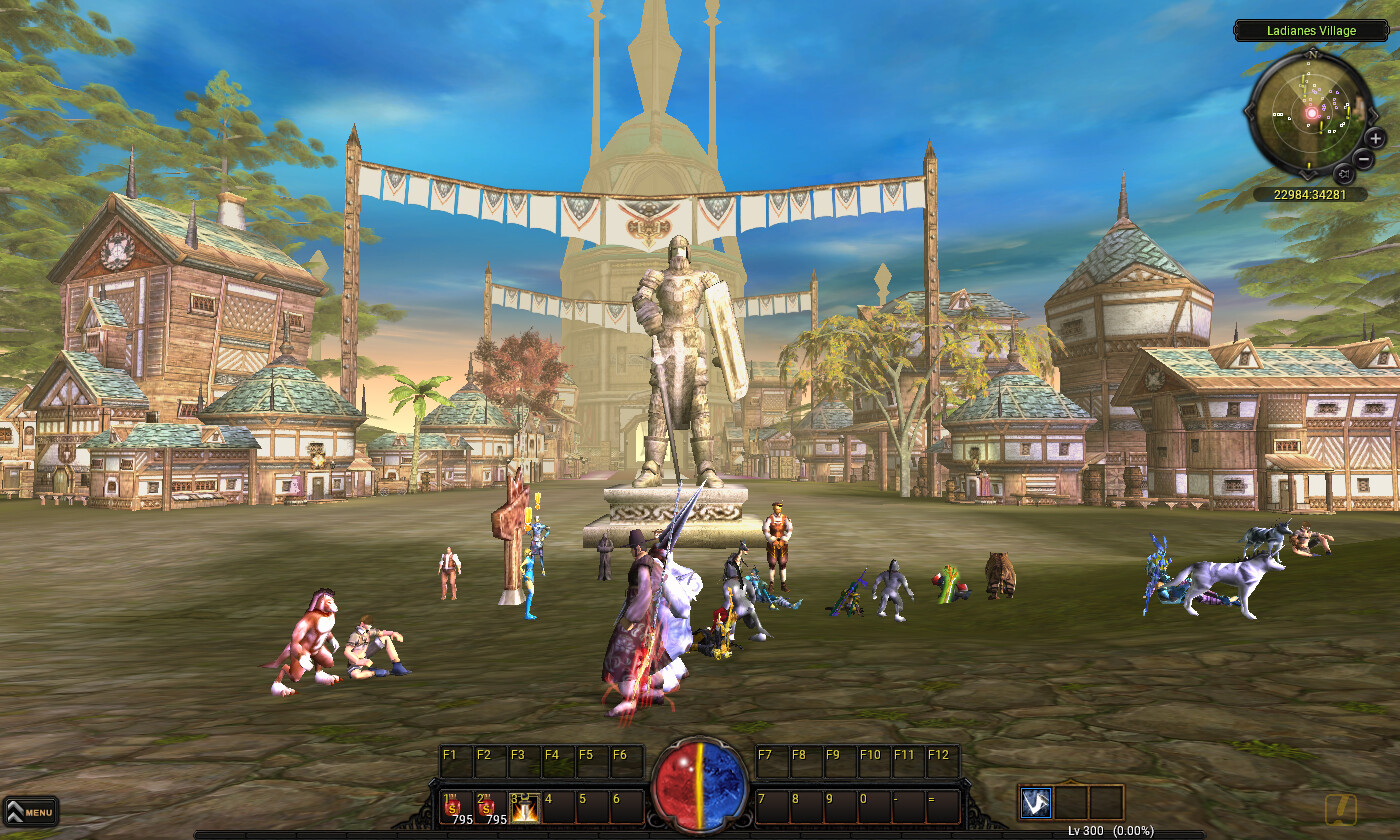Image resolution: width=1400 pixels, height=840 pixels.
Task: Click the North marker on the minimap
Action: (1314, 55)
